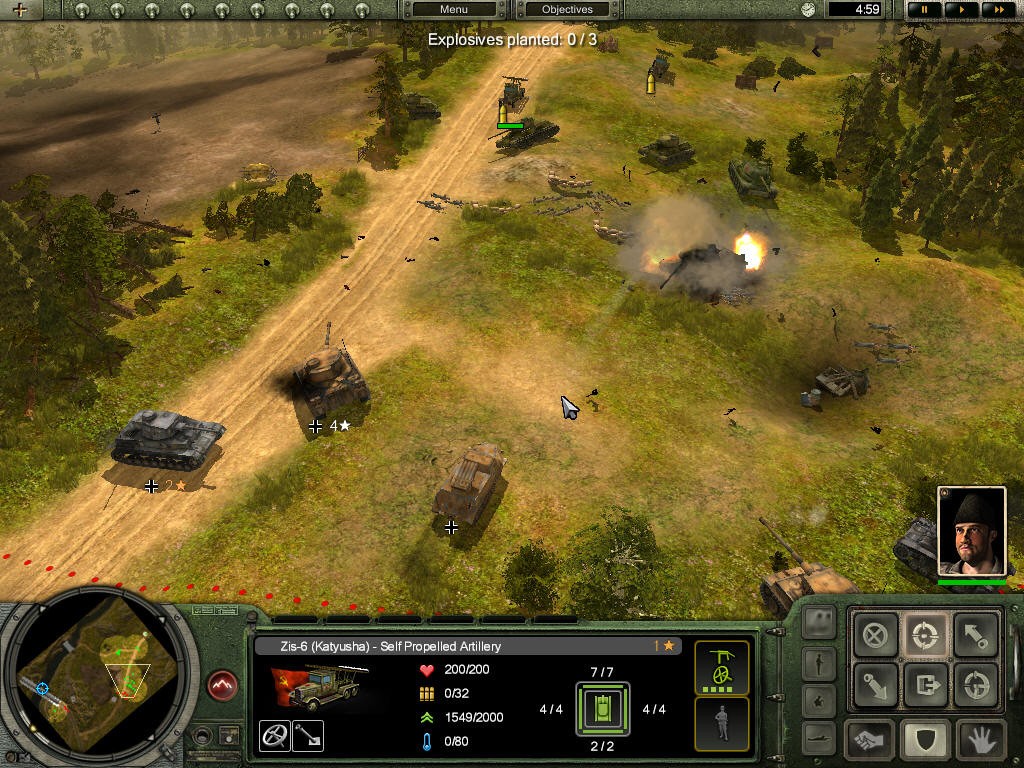
Task: Pause the game speed
Action: point(924,9)
